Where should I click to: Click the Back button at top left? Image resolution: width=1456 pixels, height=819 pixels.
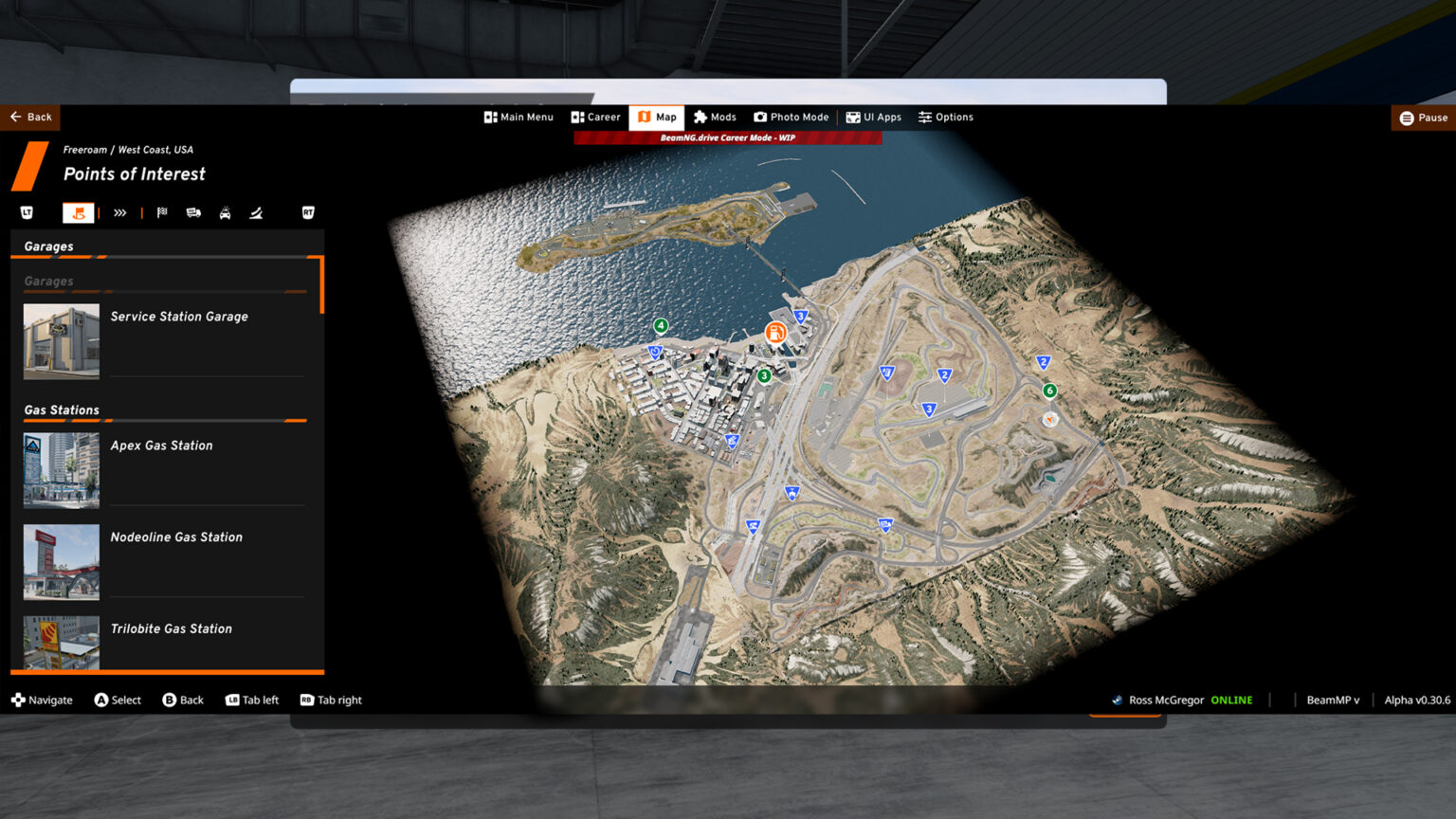click(30, 117)
